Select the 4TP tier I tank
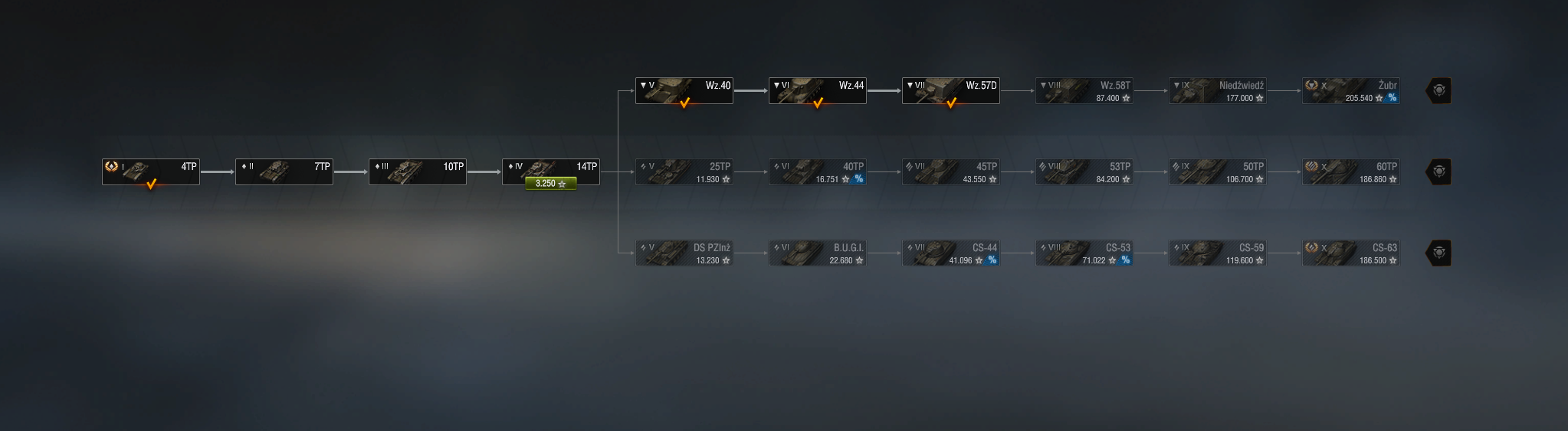1568x431 pixels. pos(151,171)
